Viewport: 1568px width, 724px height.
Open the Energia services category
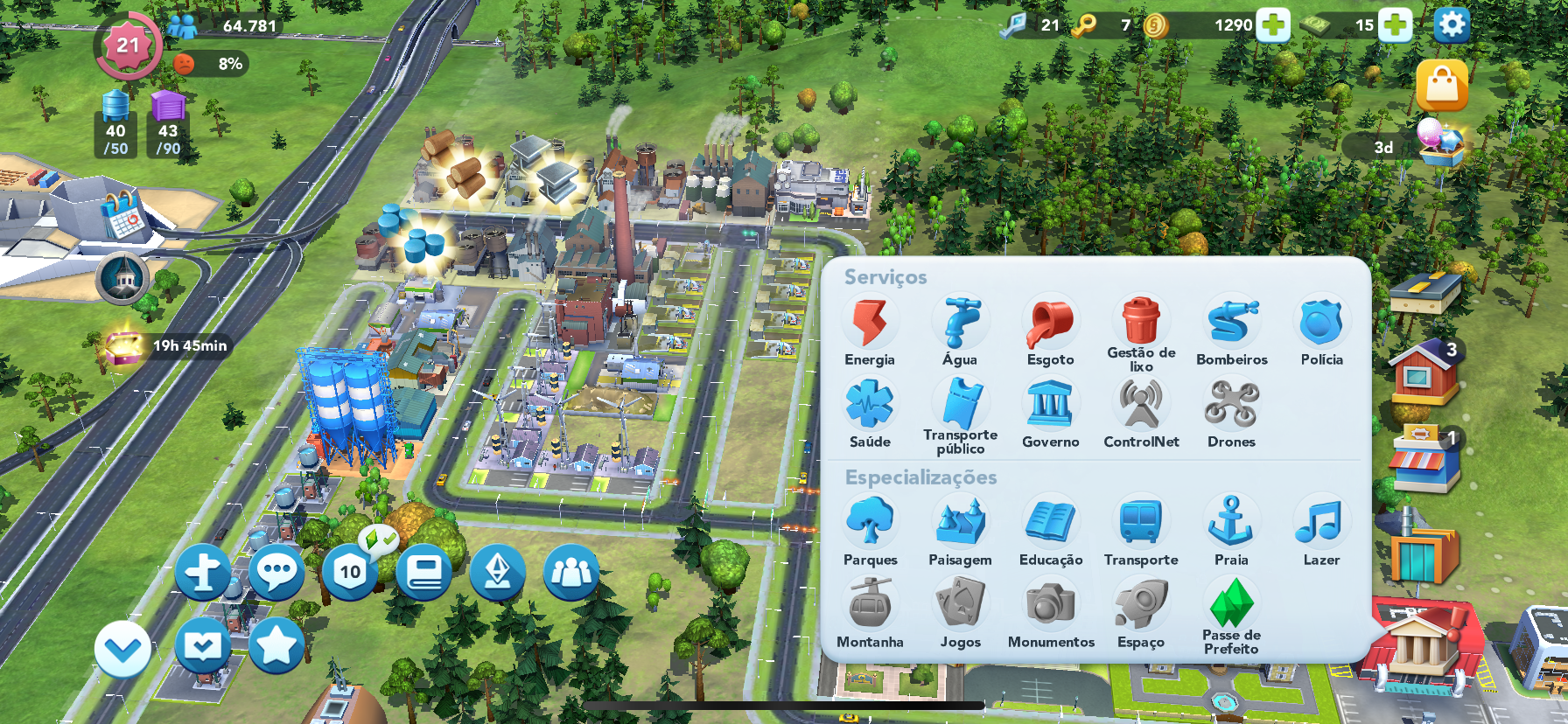click(870, 324)
